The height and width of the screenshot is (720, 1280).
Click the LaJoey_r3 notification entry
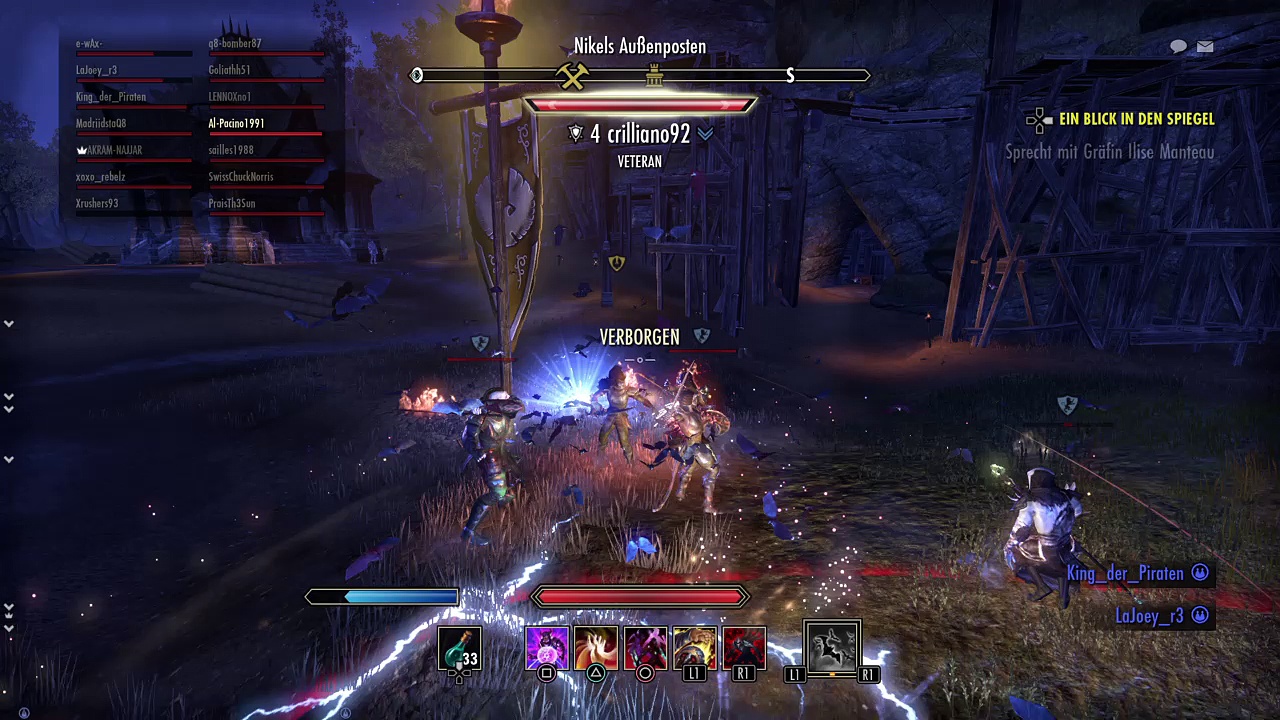(1150, 616)
